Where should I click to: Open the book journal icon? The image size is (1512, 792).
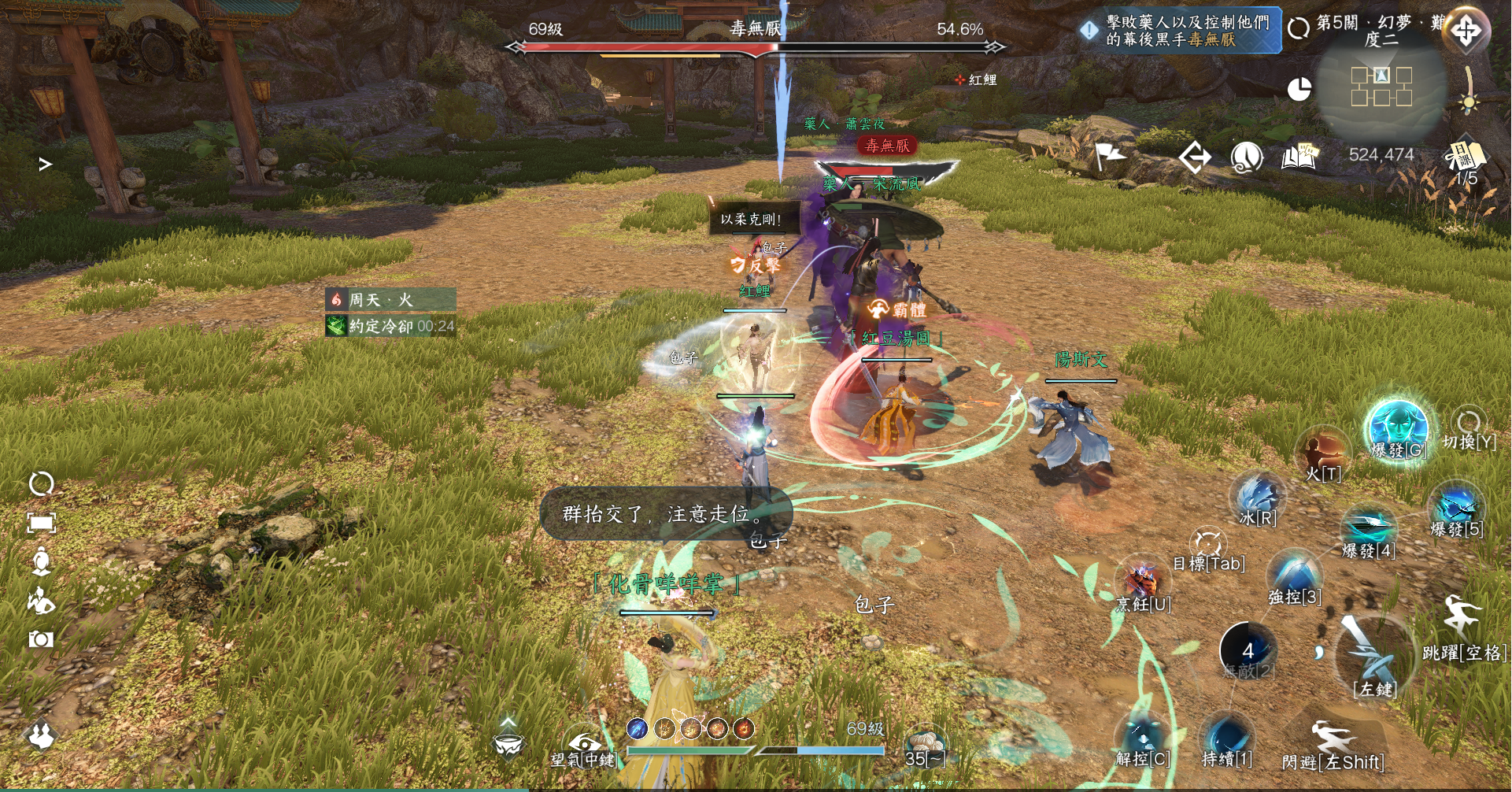pos(1299,157)
